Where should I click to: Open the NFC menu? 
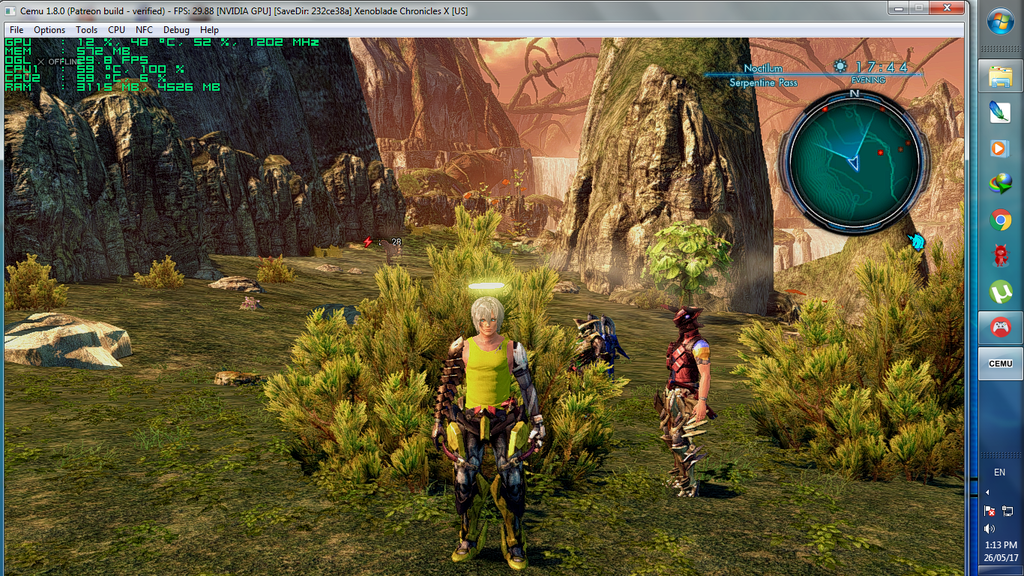(x=145, y=30)
